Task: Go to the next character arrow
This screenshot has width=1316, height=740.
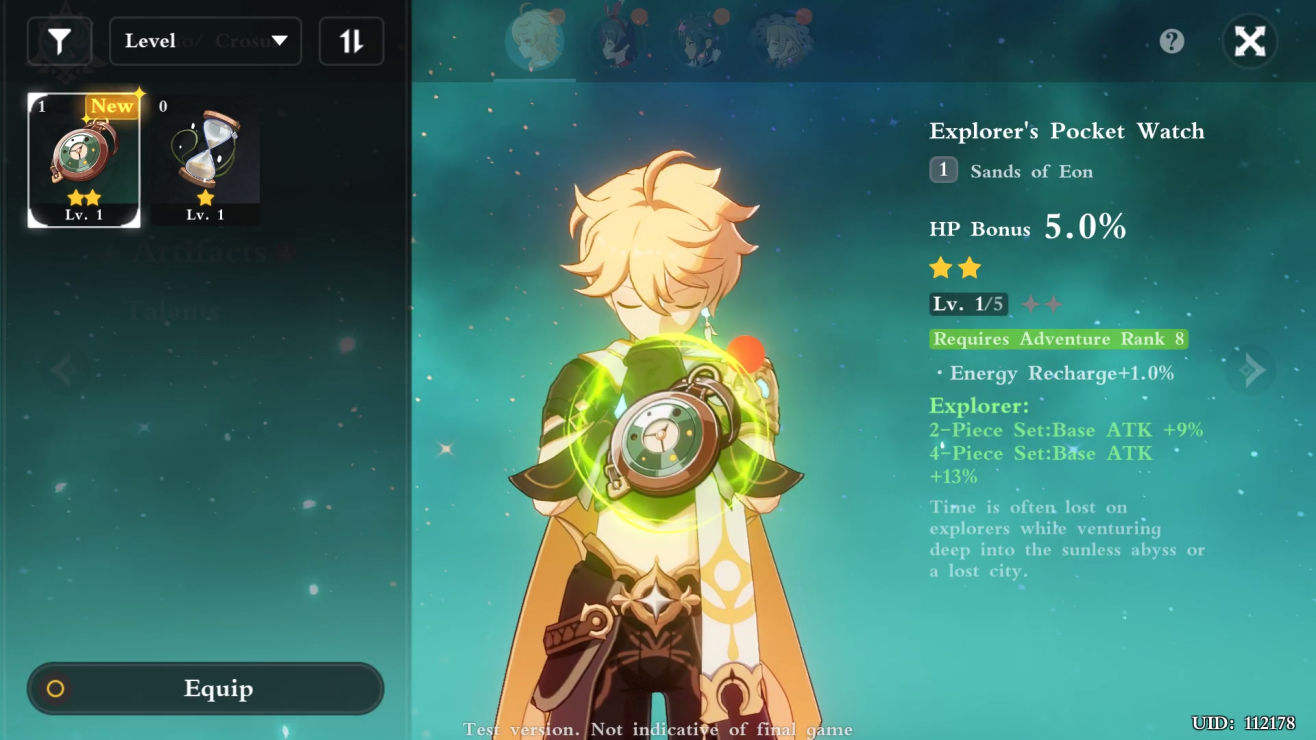Action: [x=1250, y=370]
